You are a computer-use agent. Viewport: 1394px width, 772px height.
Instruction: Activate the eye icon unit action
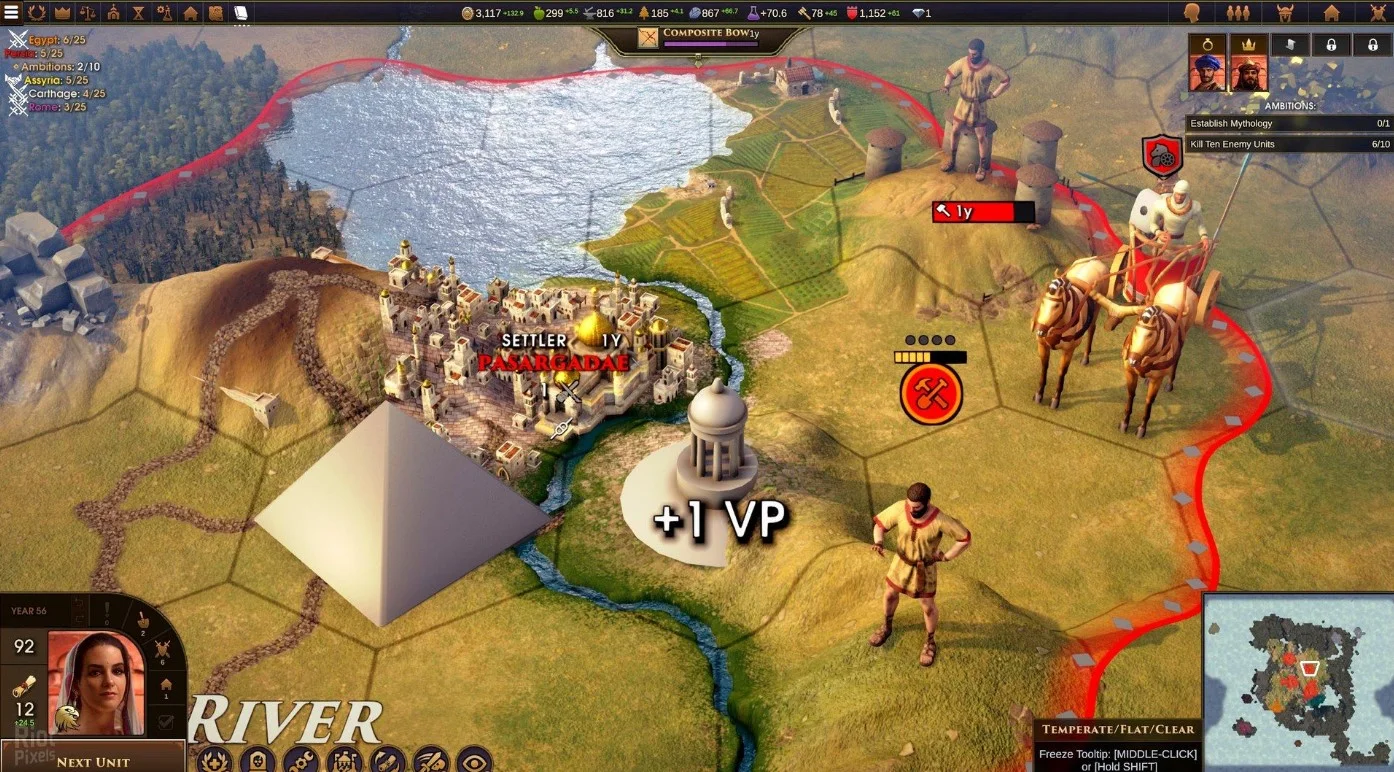(x=475, y=761)
